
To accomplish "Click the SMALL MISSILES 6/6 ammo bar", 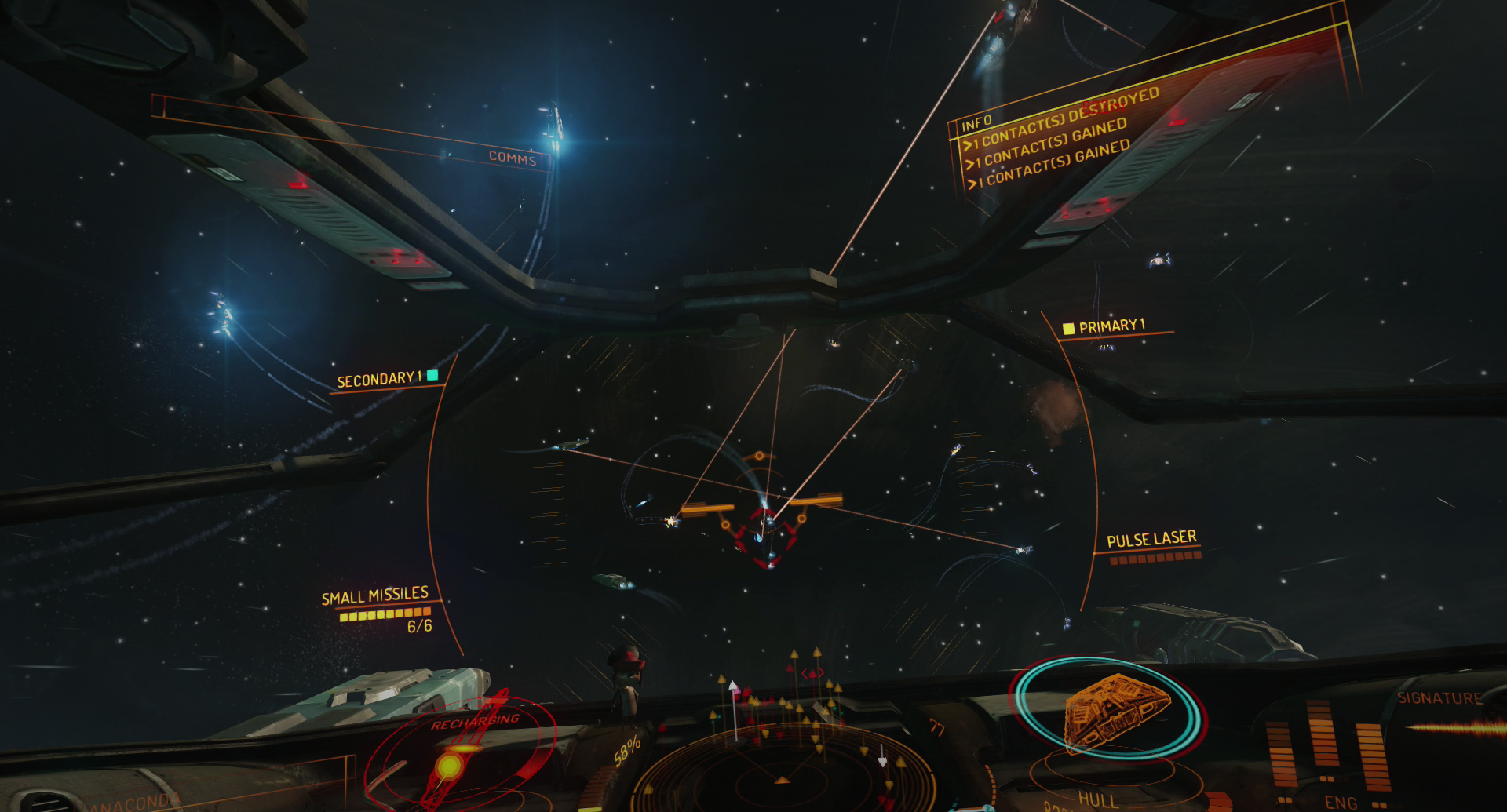I will coord(383,616).
